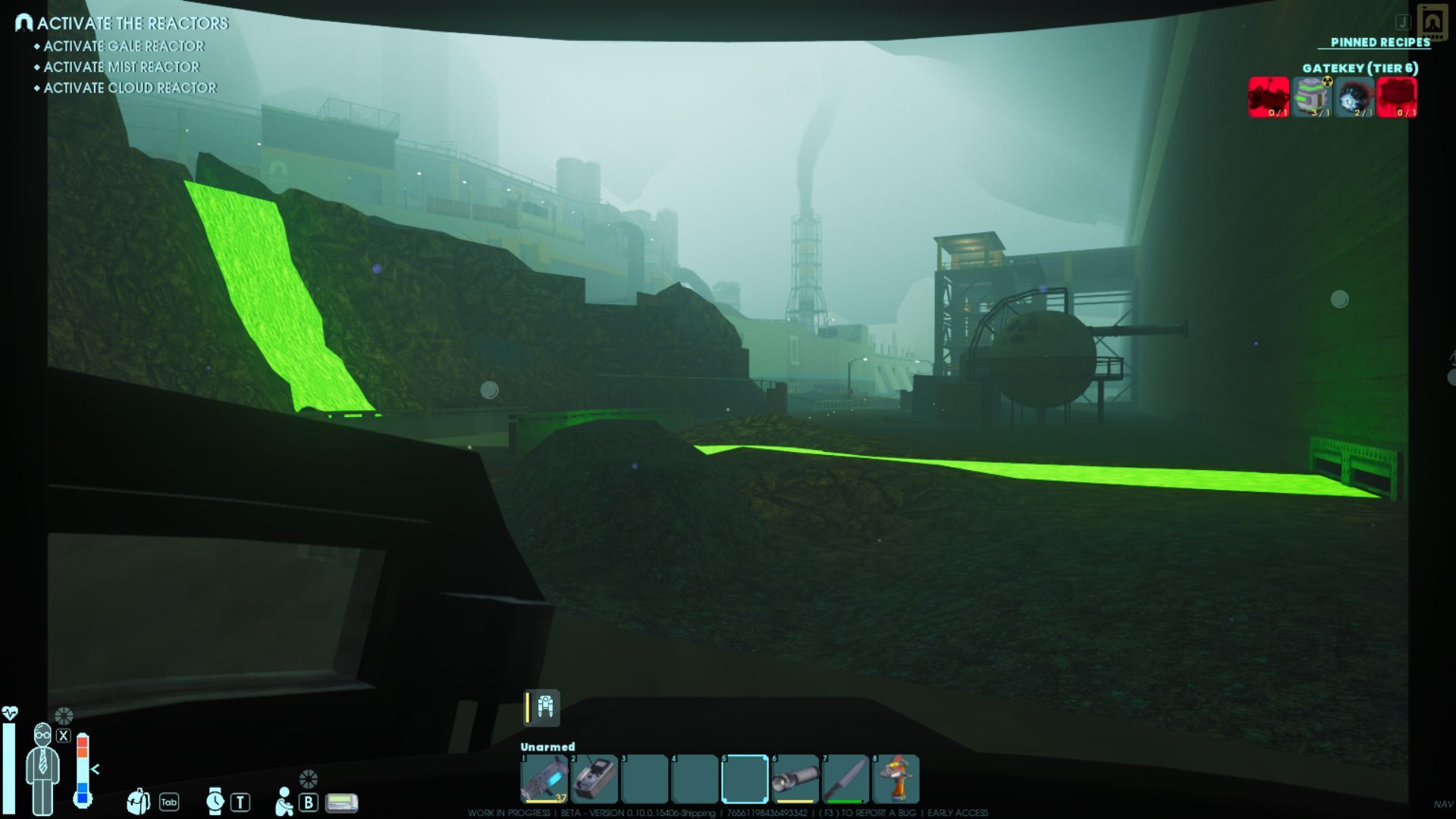Click the scientist character body status figure
Screen dimensions: 1456x819
[42, 769]
